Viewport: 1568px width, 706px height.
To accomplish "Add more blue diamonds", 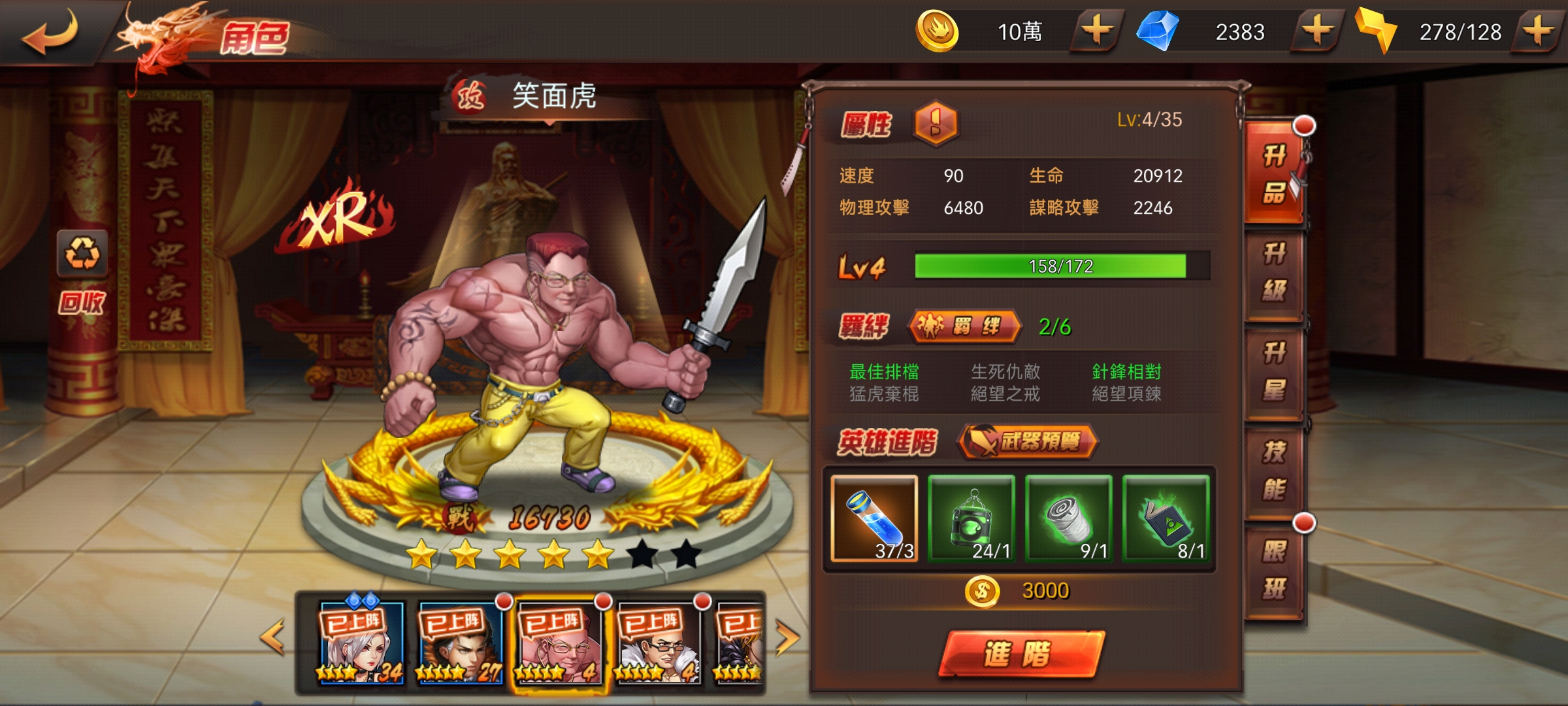I will pos(1317,31).
